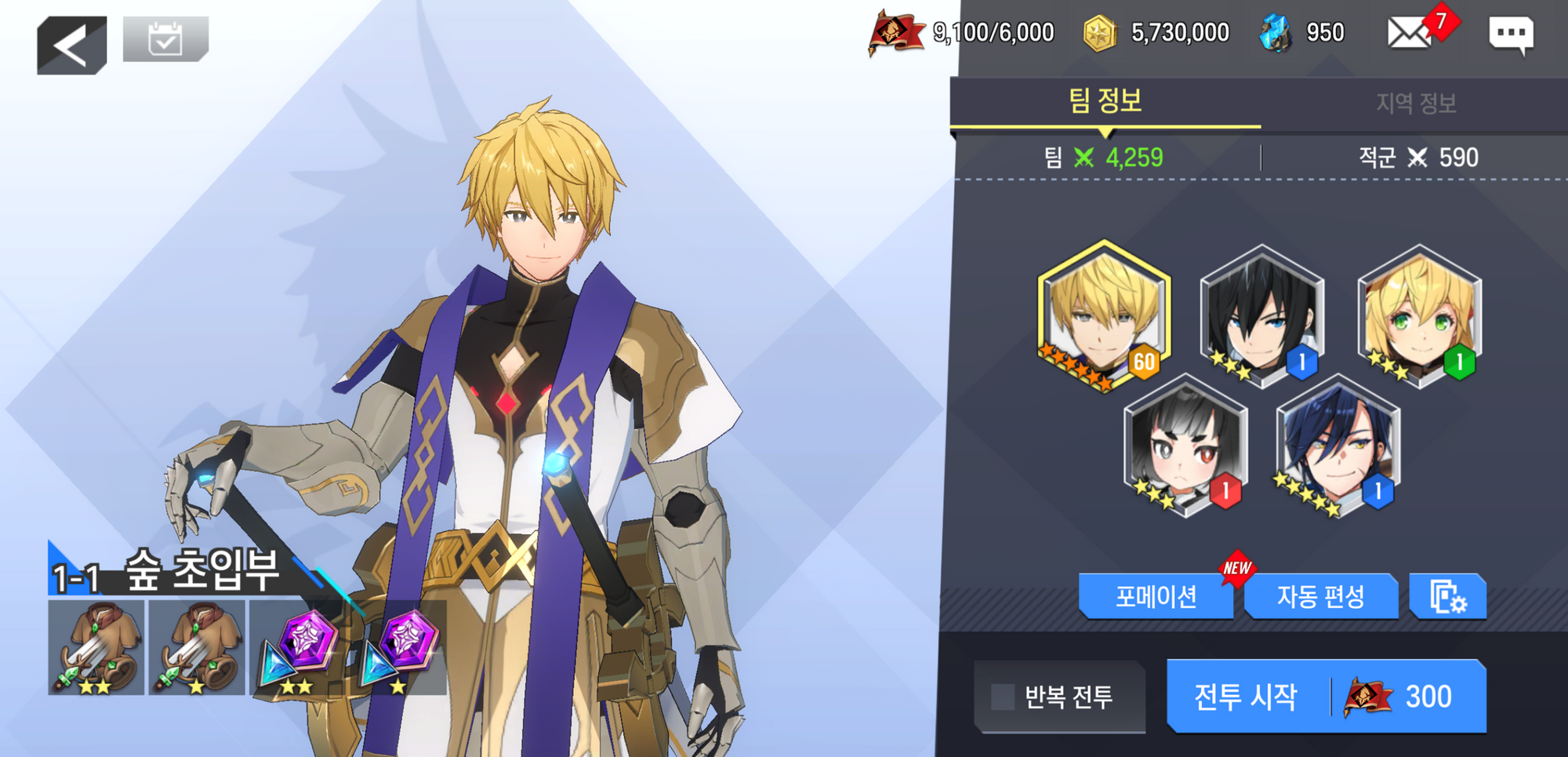This screenshot has width=1568, height=757.
Task: Open the mailbox with 7 notifications
Action: [x=1411, y=33]
